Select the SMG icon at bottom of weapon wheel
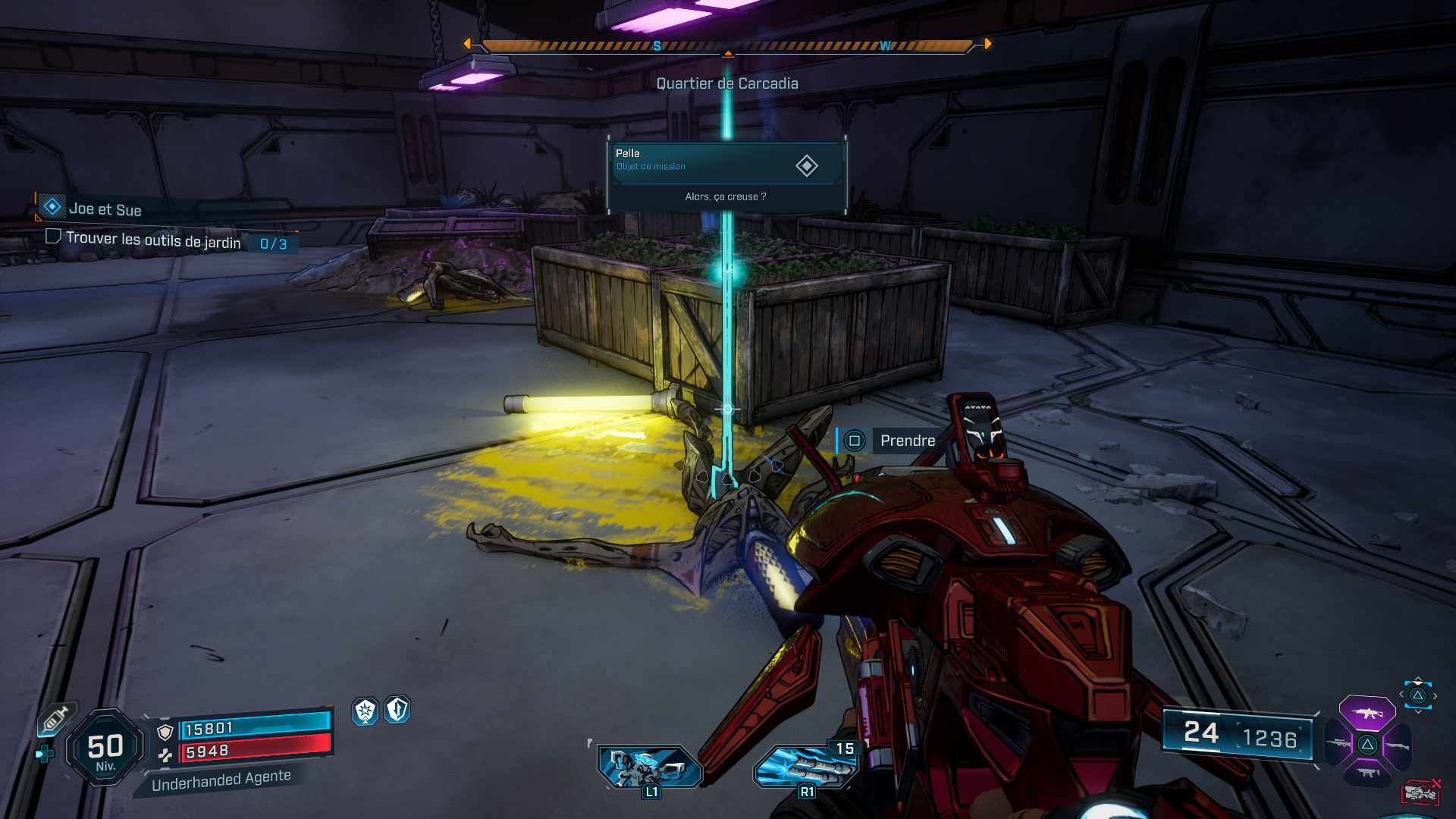1456x819 pixels. [1367, 772]
